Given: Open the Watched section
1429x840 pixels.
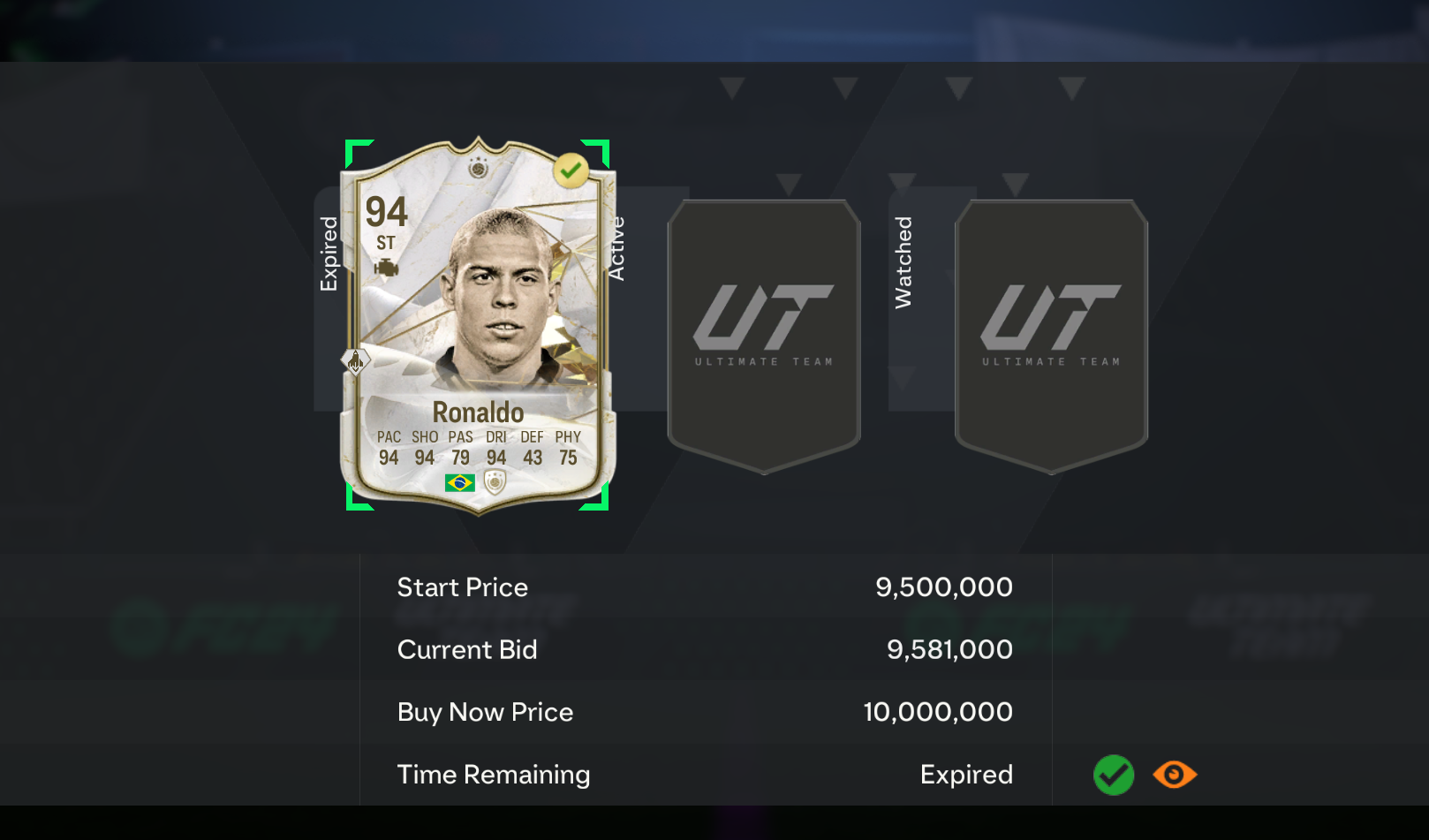Looking at the screenshot, I should 903,261.
